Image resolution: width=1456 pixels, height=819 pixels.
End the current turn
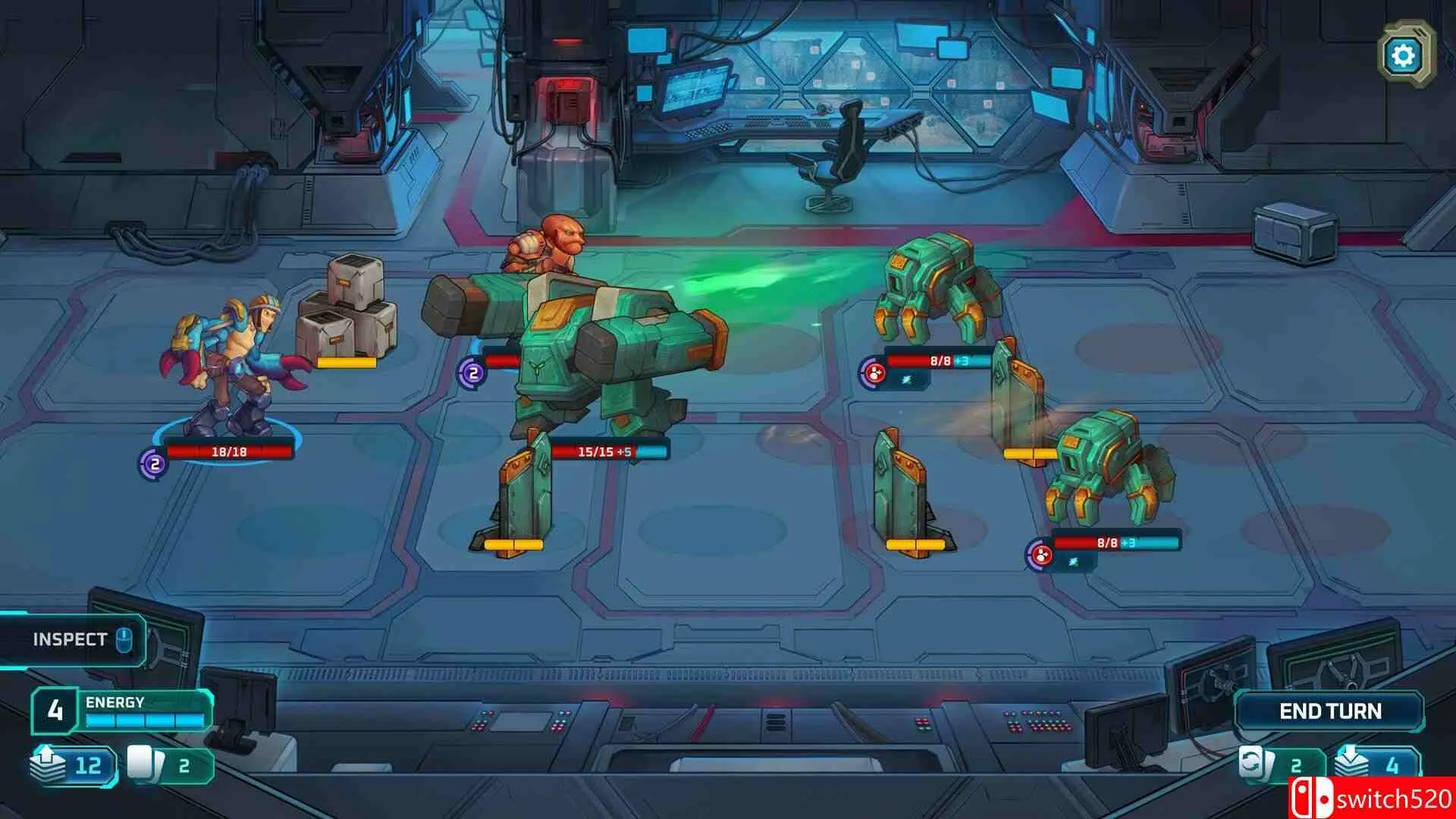pyautogui.click(x=1329, y=711)
